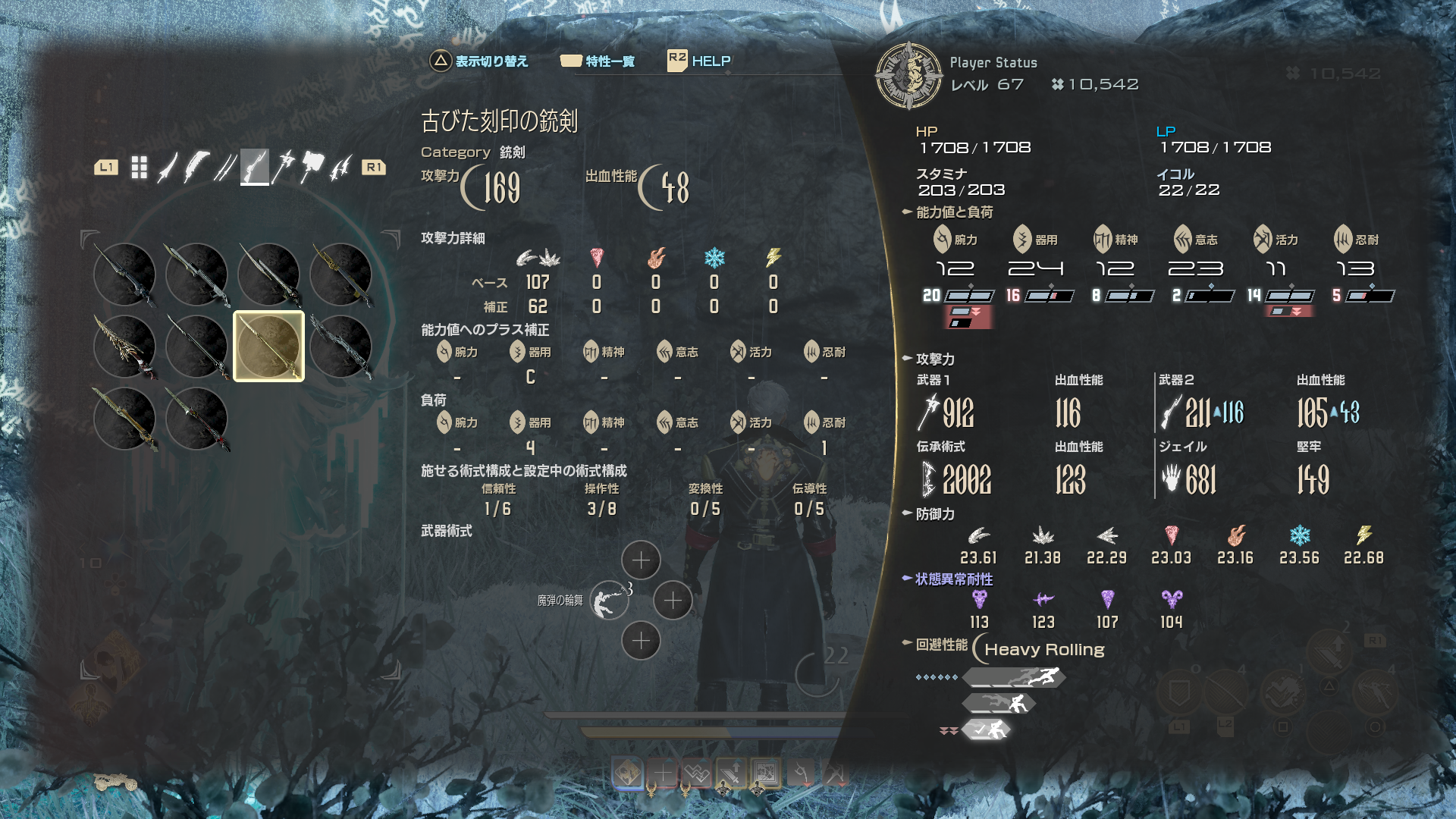The height and width of the screenshot is (819, 1456).
Task: Select the highlighted gunblade category tab
Action: (x=254, y=168)
